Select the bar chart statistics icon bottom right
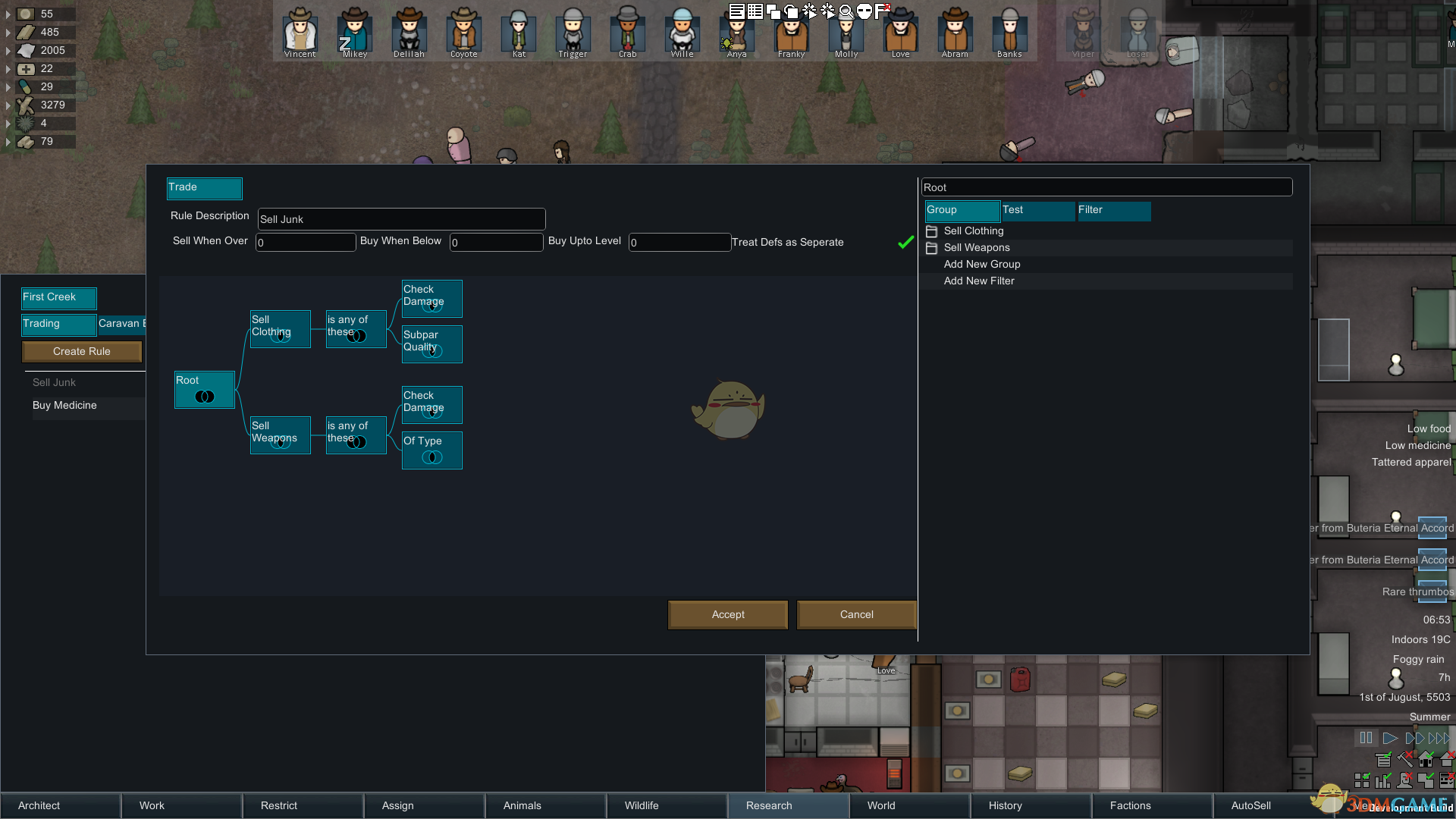This screenshot has width=1456, height=819. [x=1382, y=781]
